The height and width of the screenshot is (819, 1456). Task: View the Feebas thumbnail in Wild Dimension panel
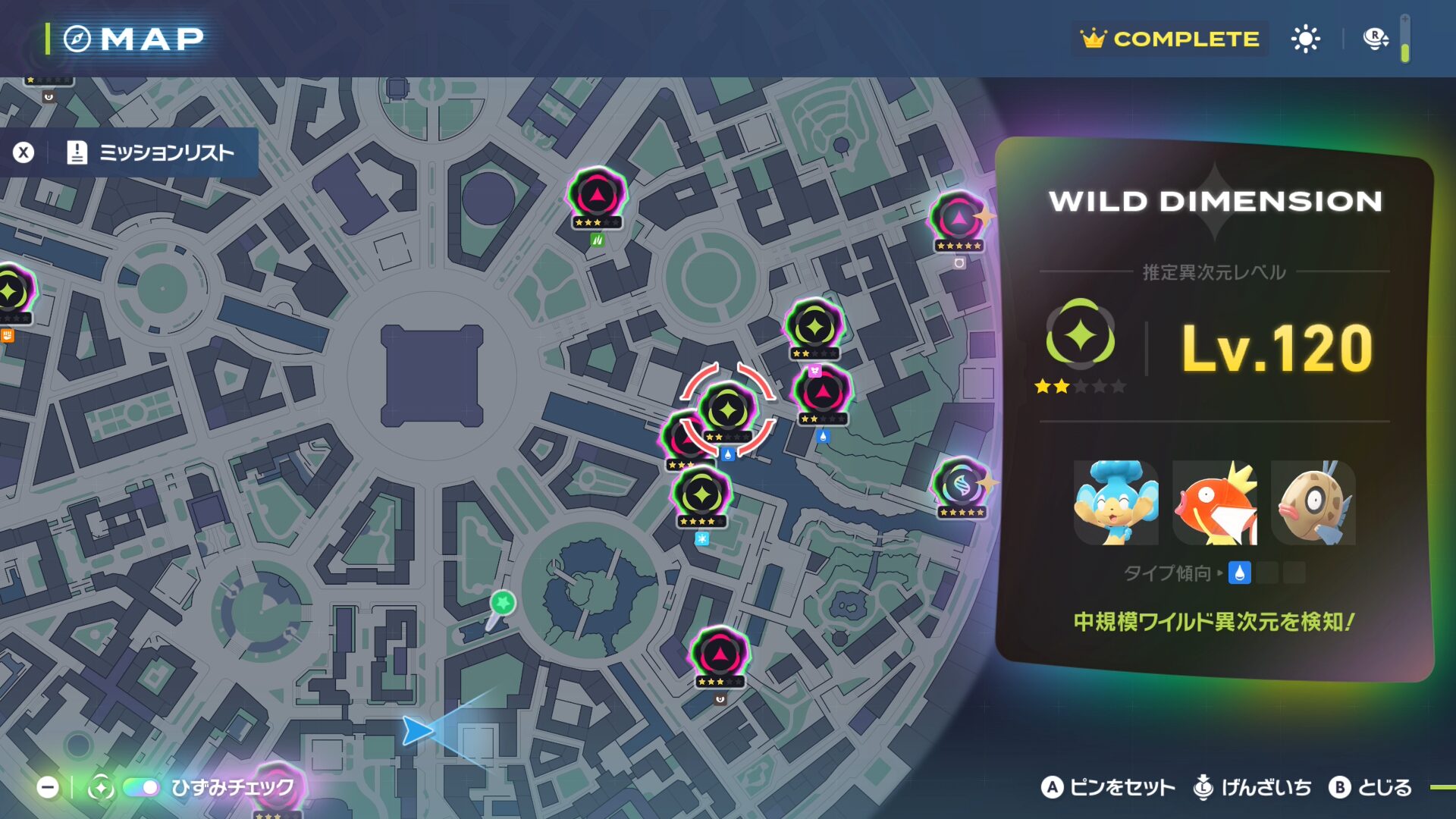click(1313, 503)
